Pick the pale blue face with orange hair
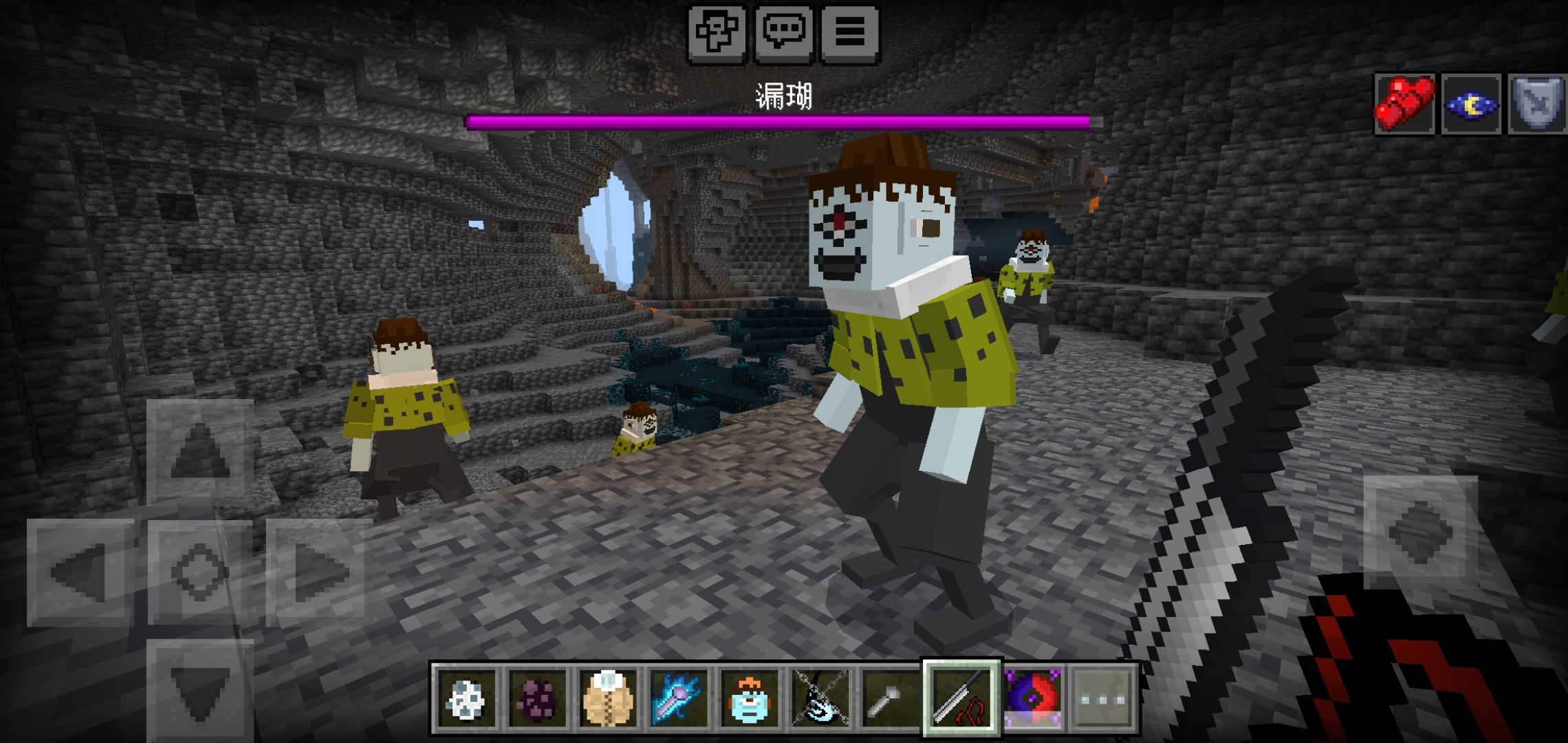Screen dimensions: 1568x743 pyautogui.click(x=750, y=698)
